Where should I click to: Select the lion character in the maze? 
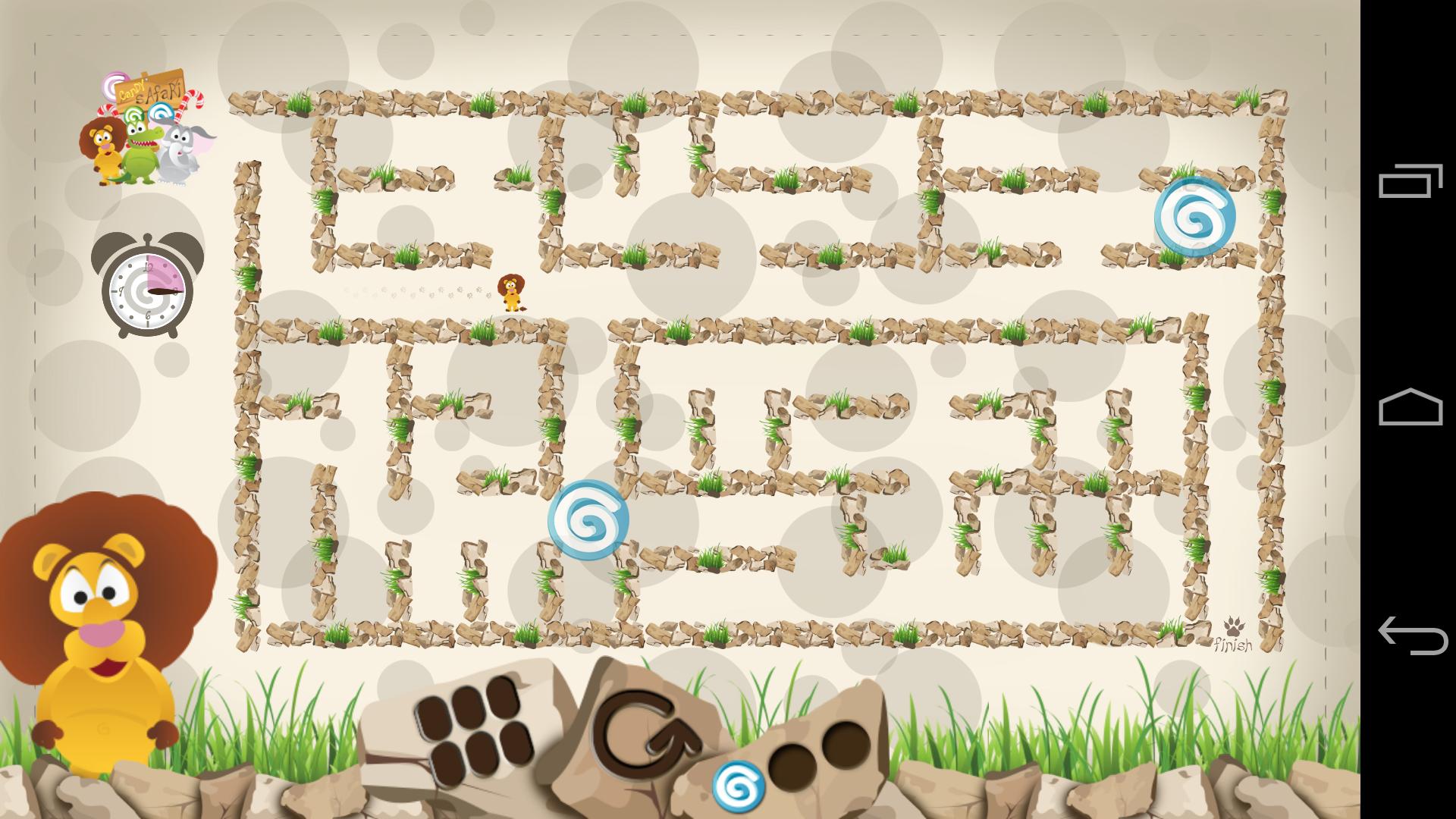[510, 292]
